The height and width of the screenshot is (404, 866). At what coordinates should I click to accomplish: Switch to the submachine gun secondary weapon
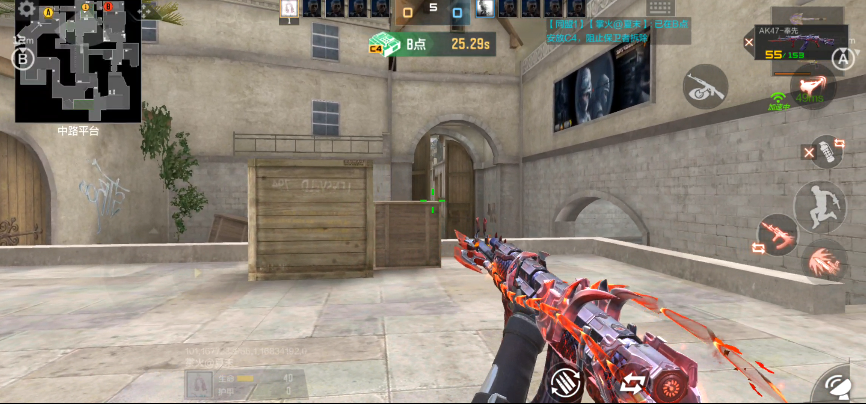[705, 87]
